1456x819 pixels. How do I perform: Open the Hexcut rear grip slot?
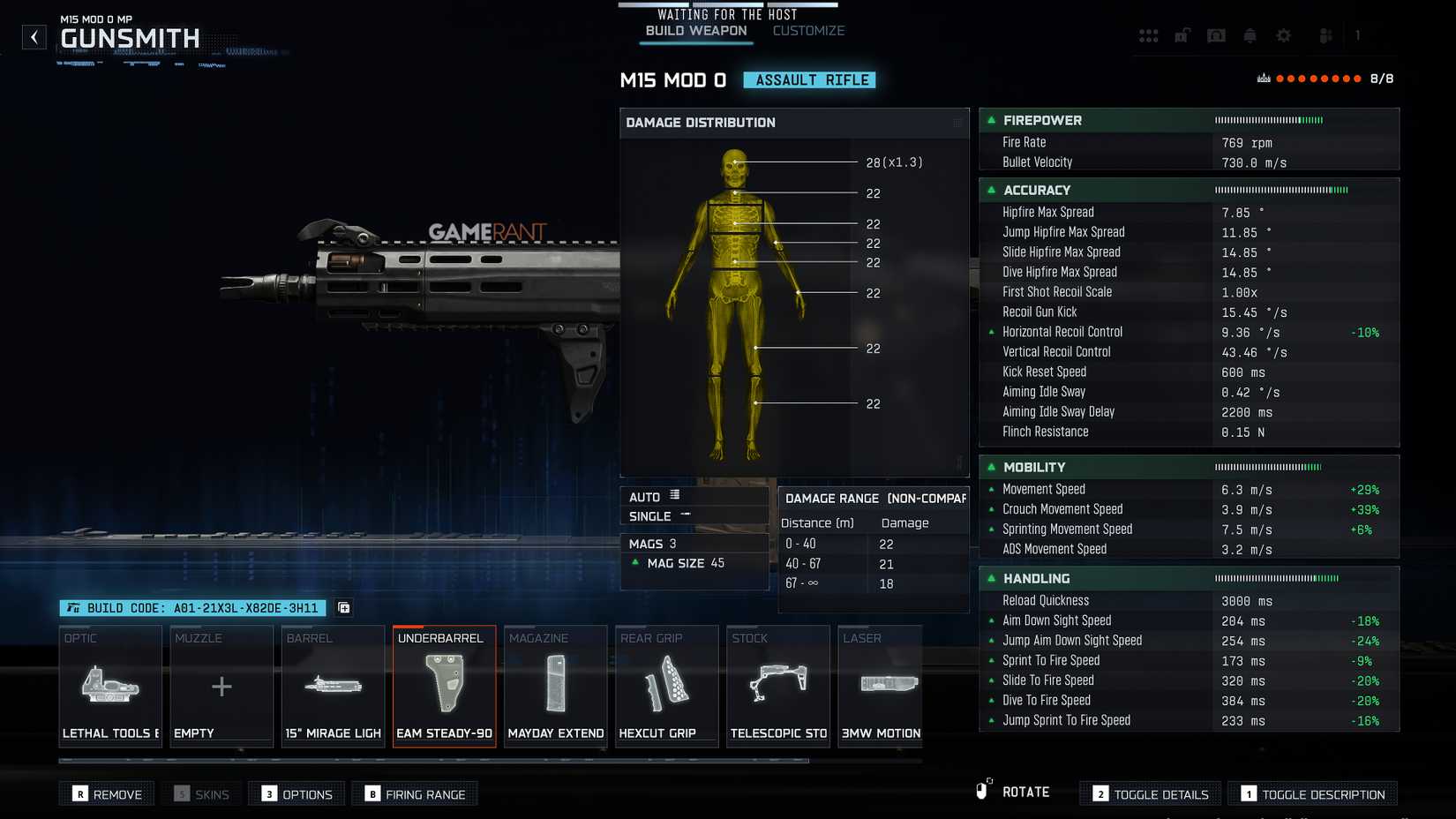point(666,687)
